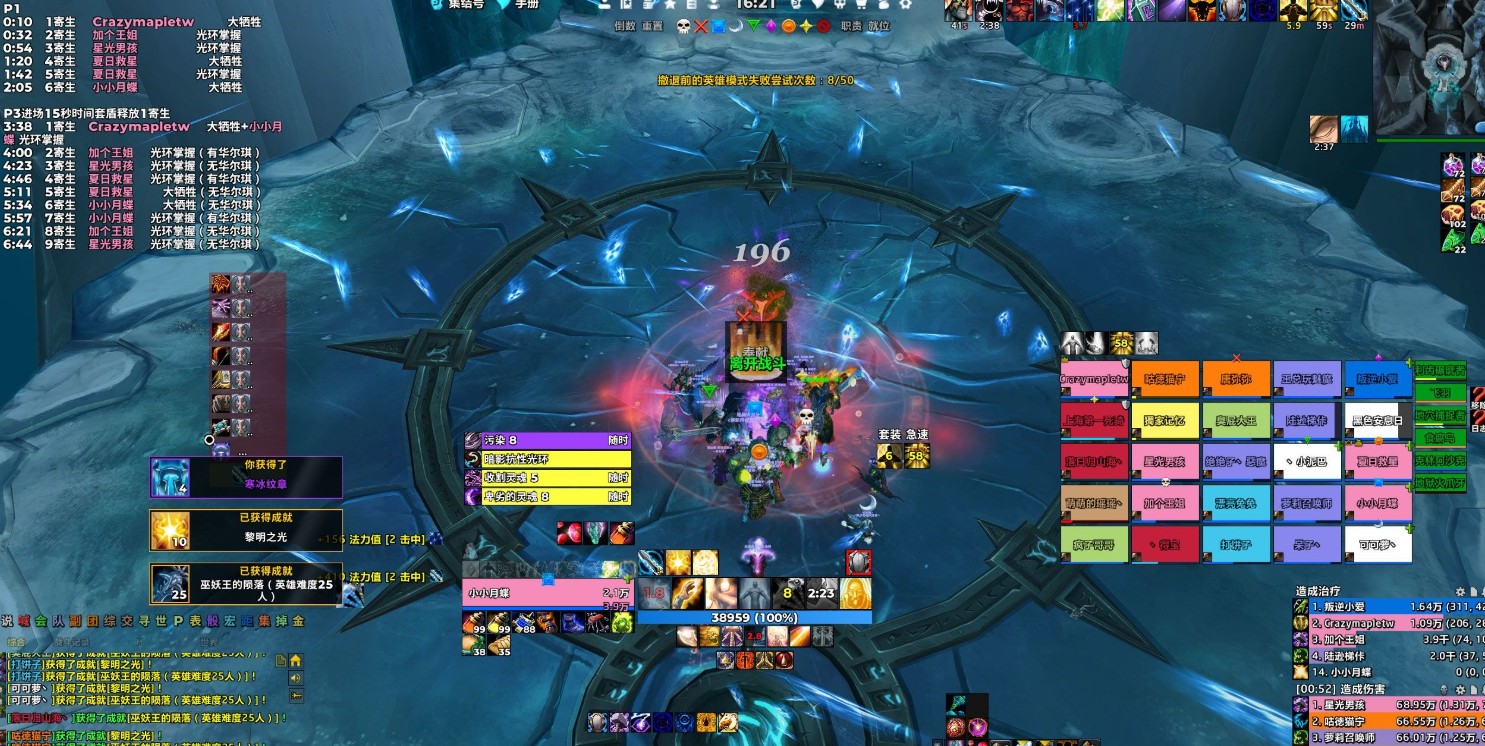Target raid member 咕德猫宁
1485x746 pixels.
[x=1165, y=380]
